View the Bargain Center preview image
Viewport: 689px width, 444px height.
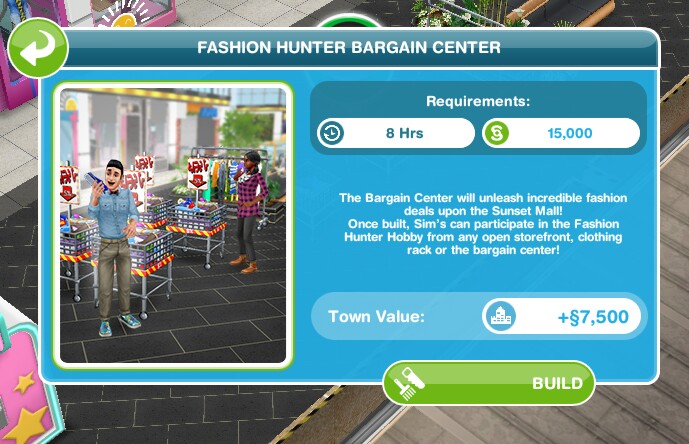click(173, 225)
